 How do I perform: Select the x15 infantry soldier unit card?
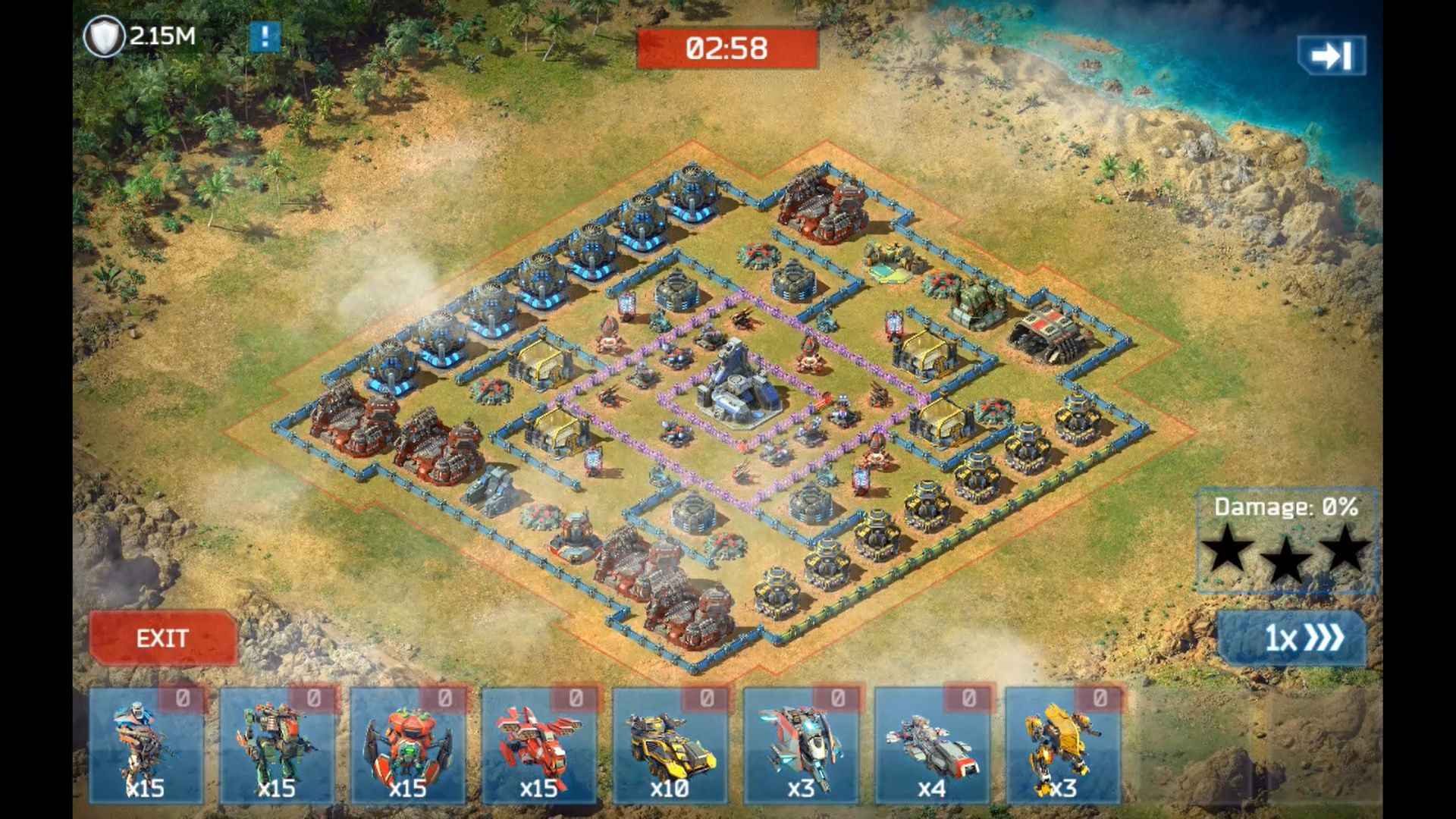[x=146, y=745]
